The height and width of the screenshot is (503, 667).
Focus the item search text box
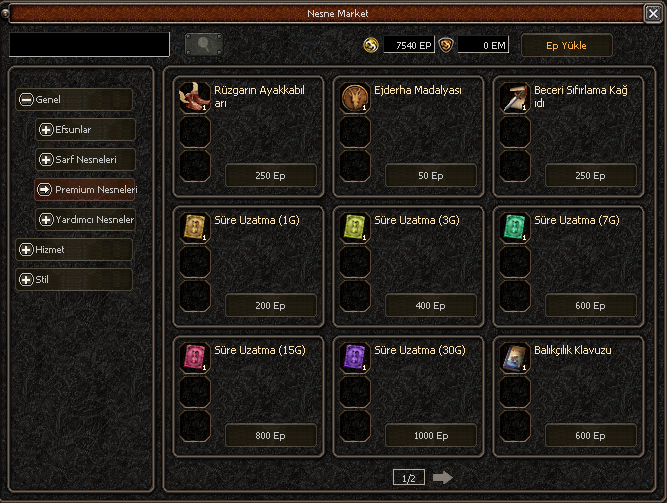coord(90,45)
